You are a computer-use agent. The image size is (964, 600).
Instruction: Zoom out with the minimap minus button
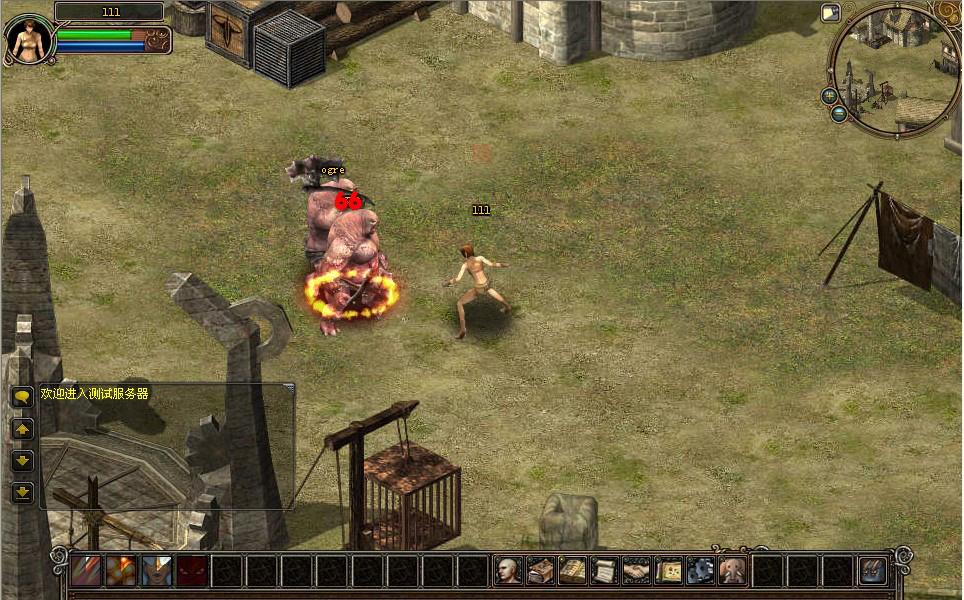coord(839,114)
